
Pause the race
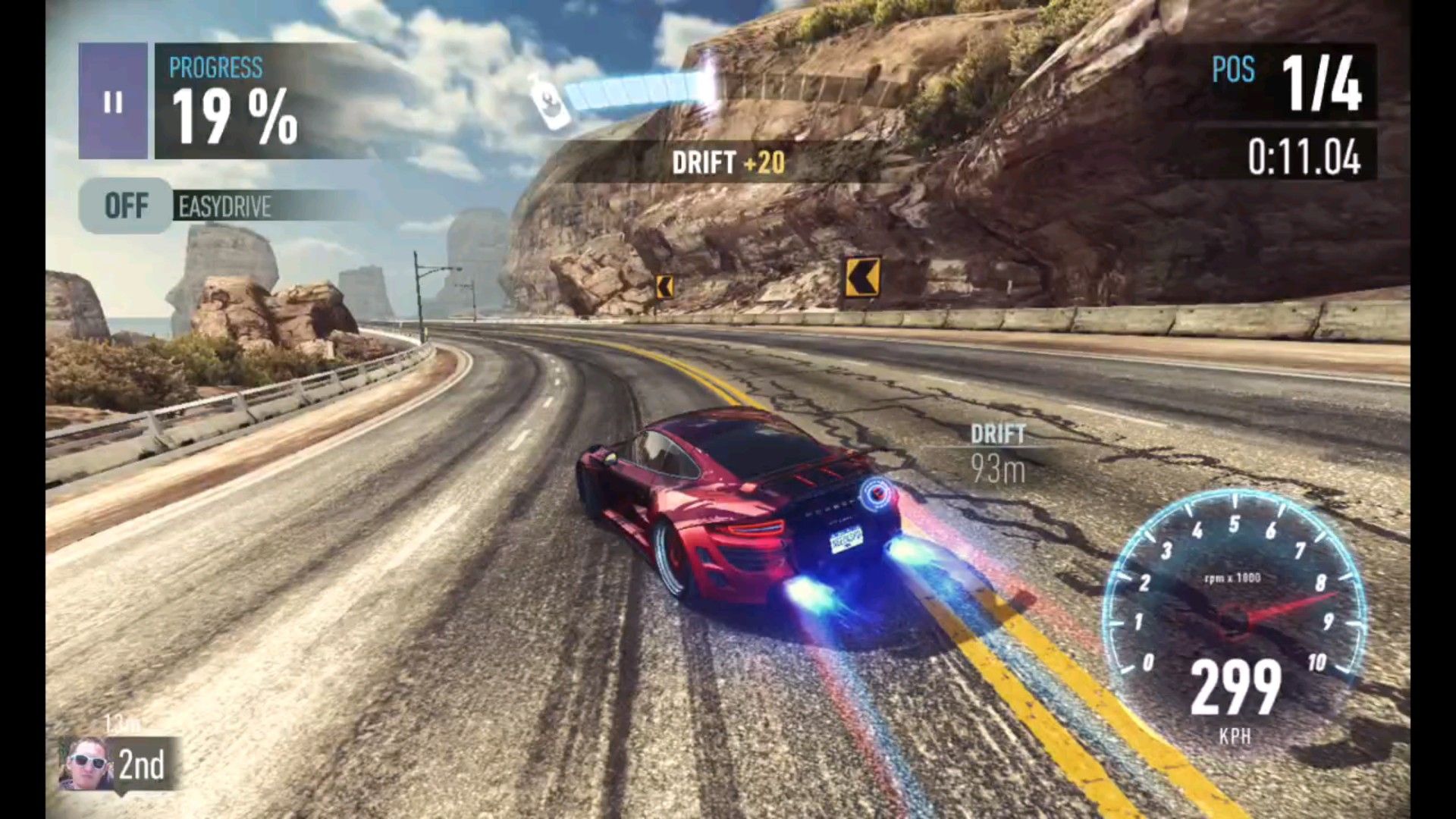click(x=113, y=101)
